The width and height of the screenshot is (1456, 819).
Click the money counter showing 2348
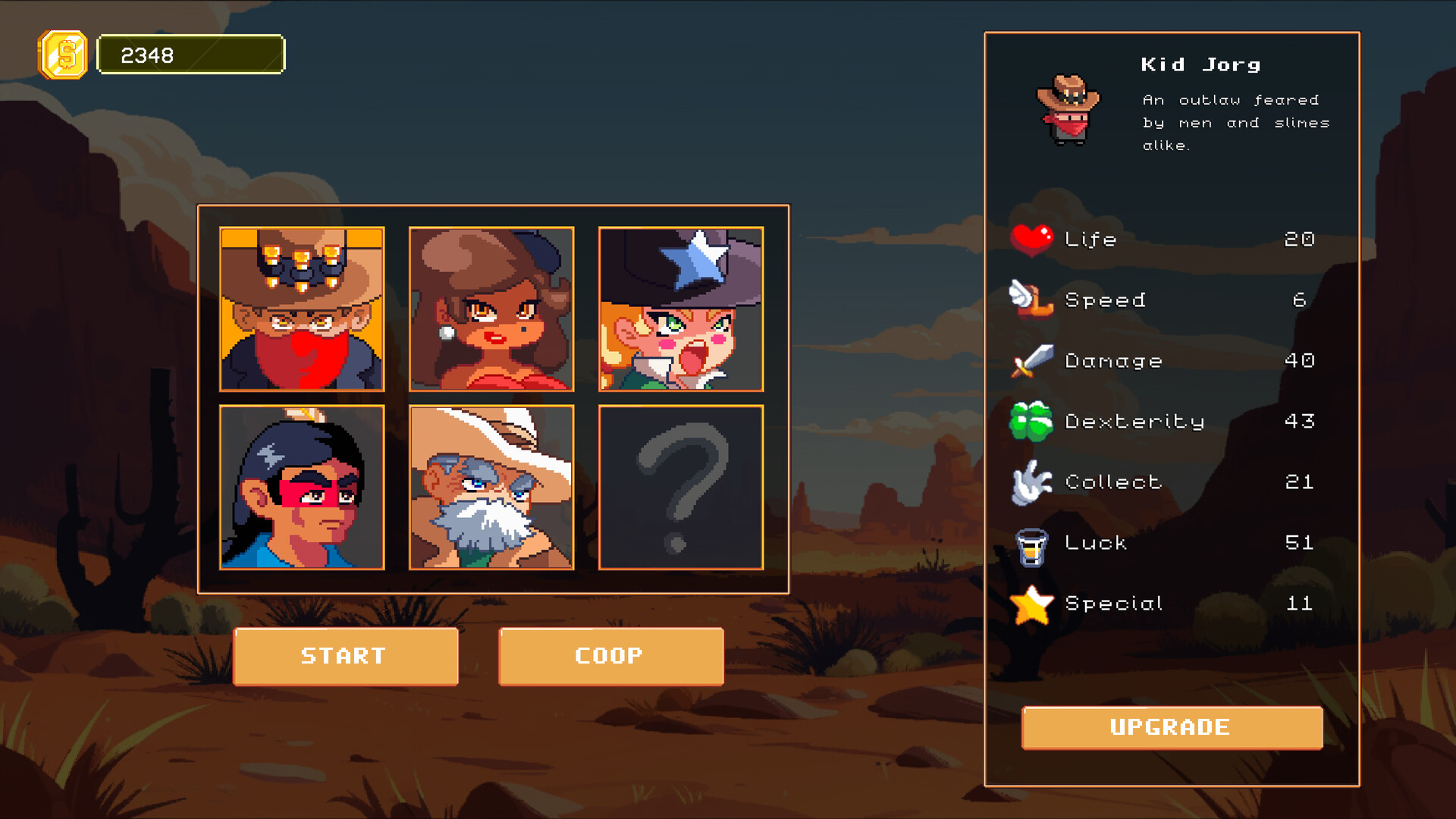tap(191, 54)
